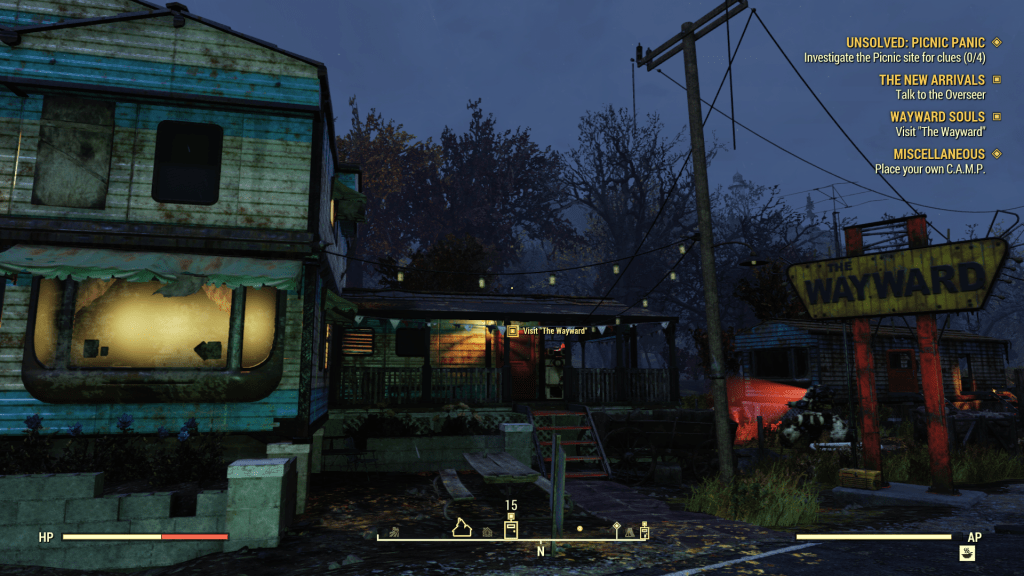This screenshot has height=576, width=1024.
Task: Choose the Wayward Souls quest in tracker
Action: tap(937, 117)
